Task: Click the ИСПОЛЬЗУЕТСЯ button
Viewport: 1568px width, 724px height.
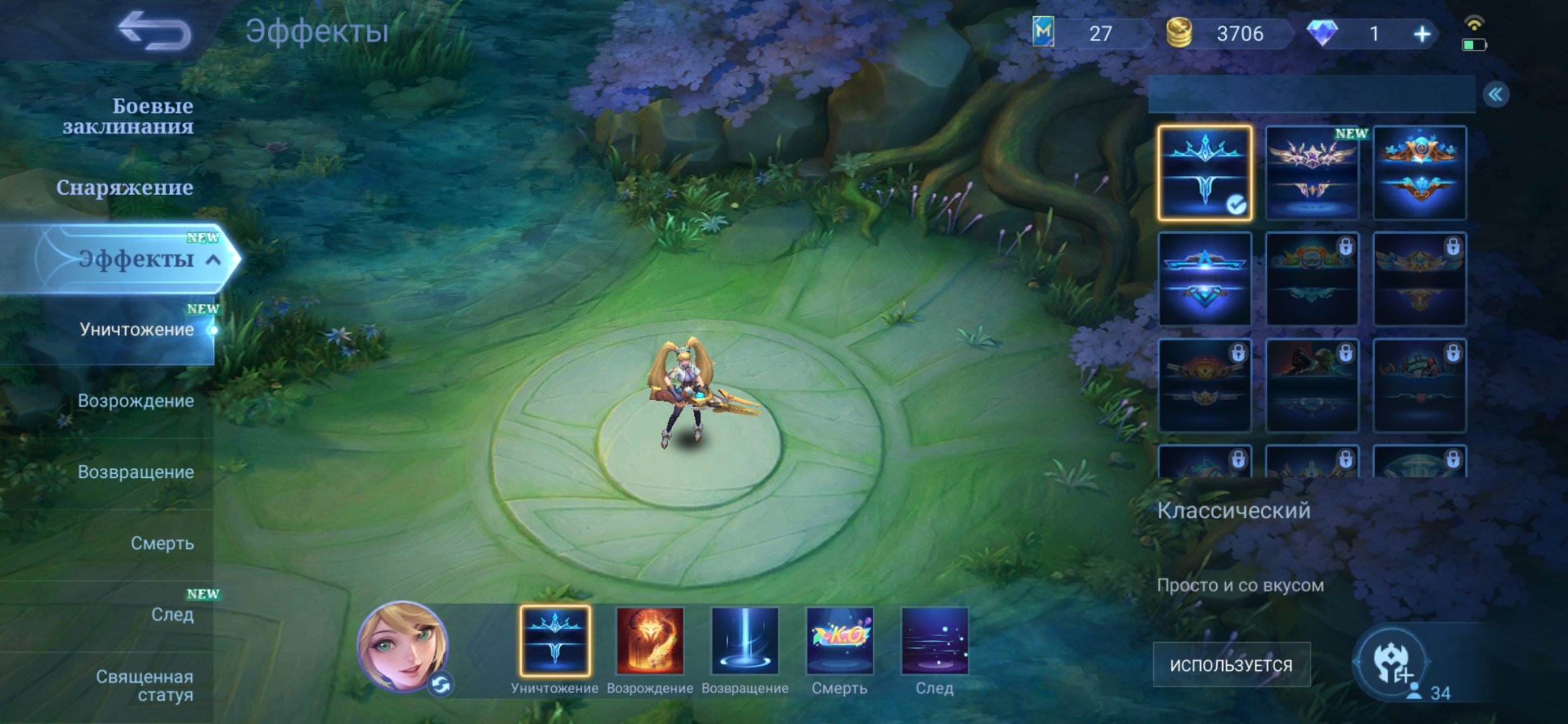Action: click(1231, 665)
